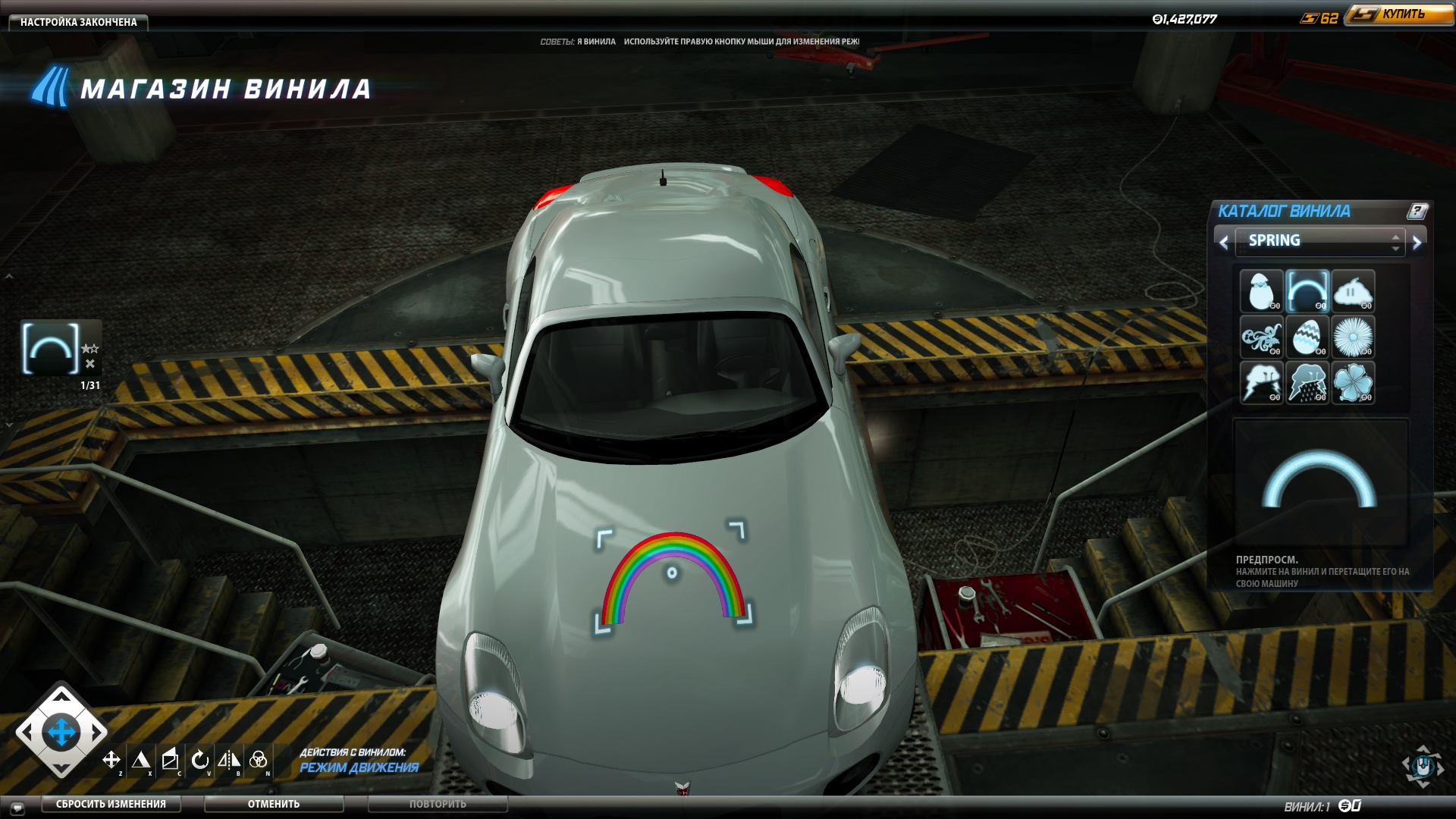Activate the rotate vinyl tool

pyautogui.click(x=199, y=760)
